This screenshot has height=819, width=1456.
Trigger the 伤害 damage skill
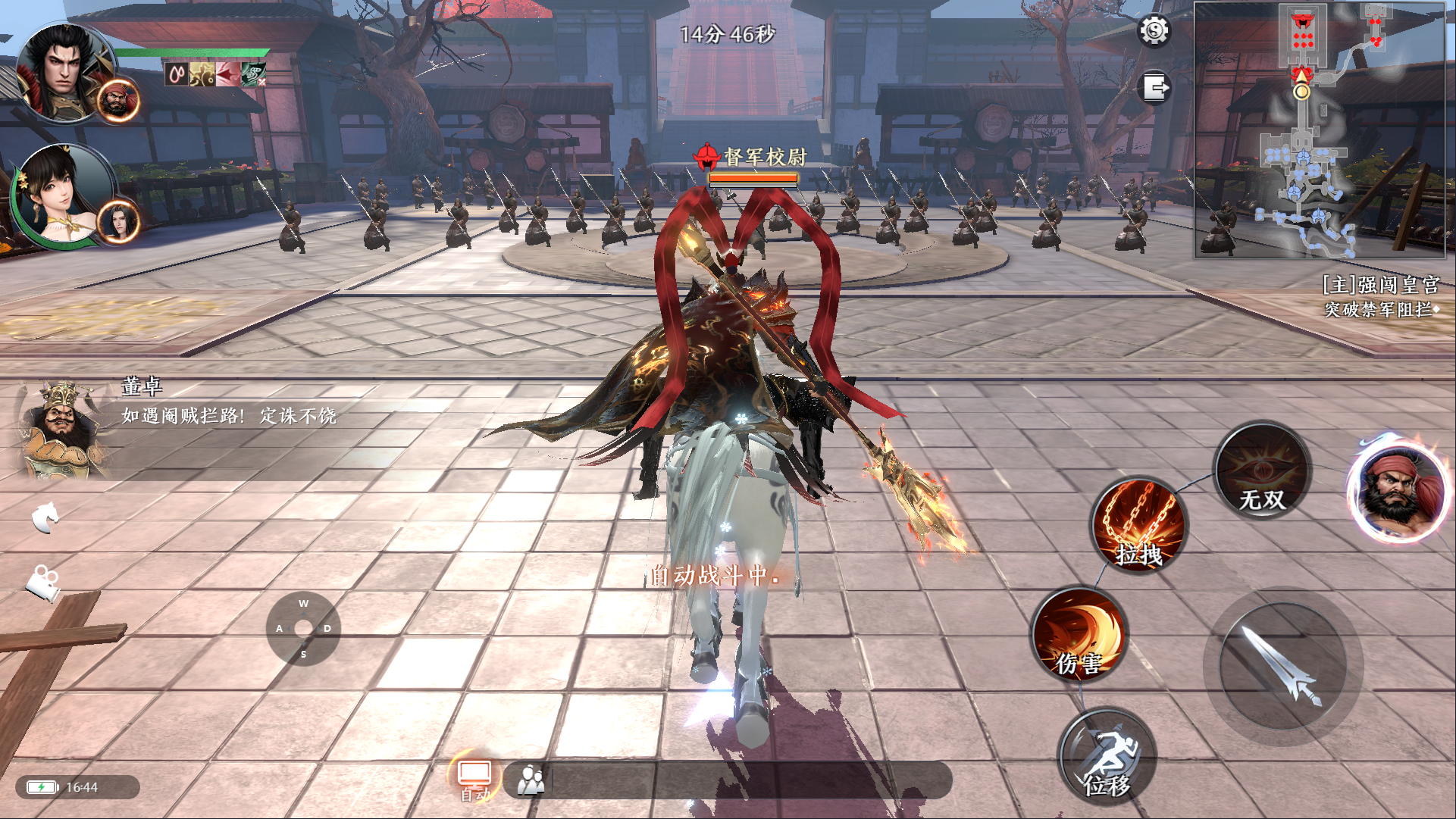(x=1079, y=634)
